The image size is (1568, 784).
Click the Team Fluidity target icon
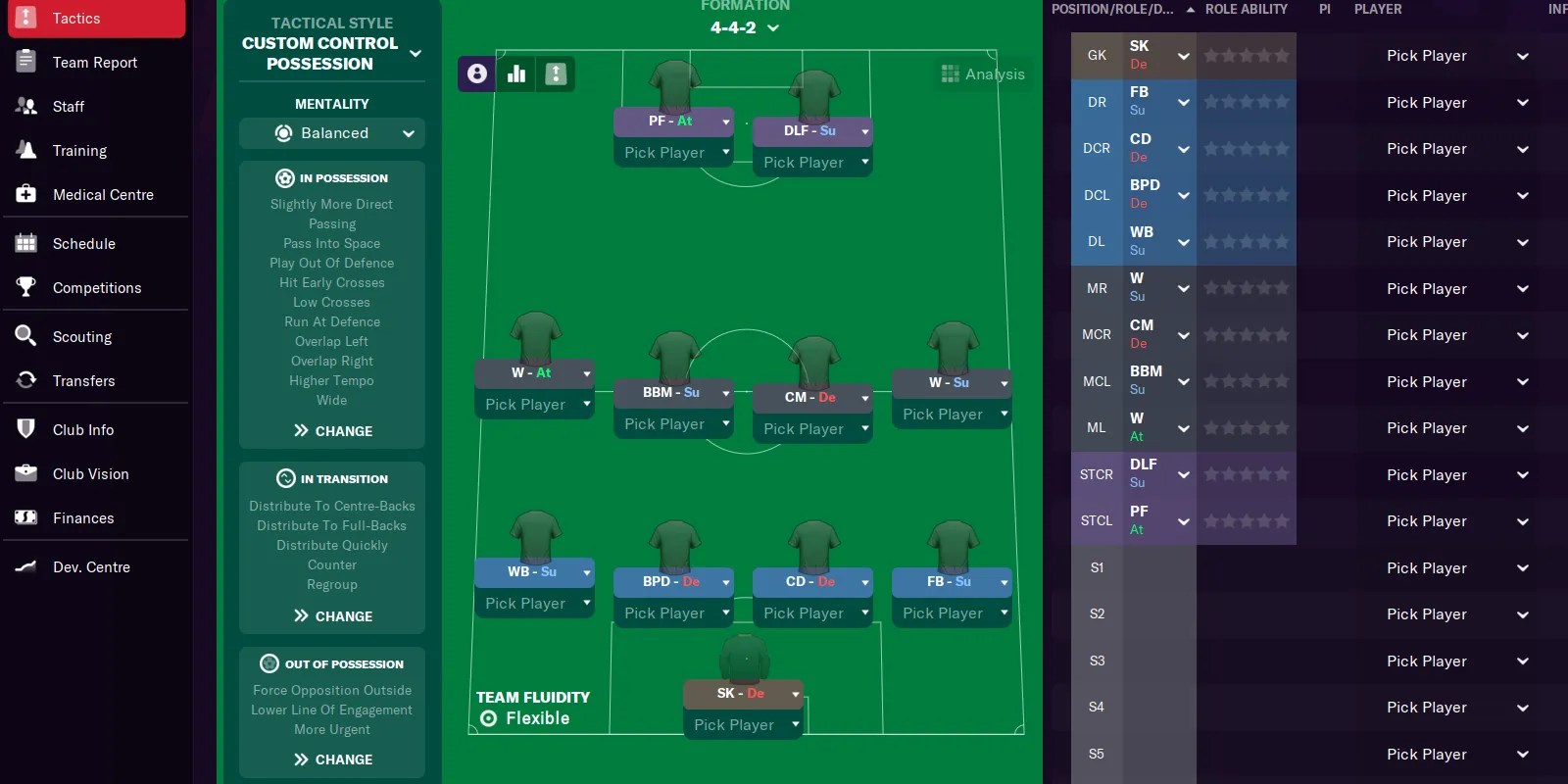tap(487, 718)
